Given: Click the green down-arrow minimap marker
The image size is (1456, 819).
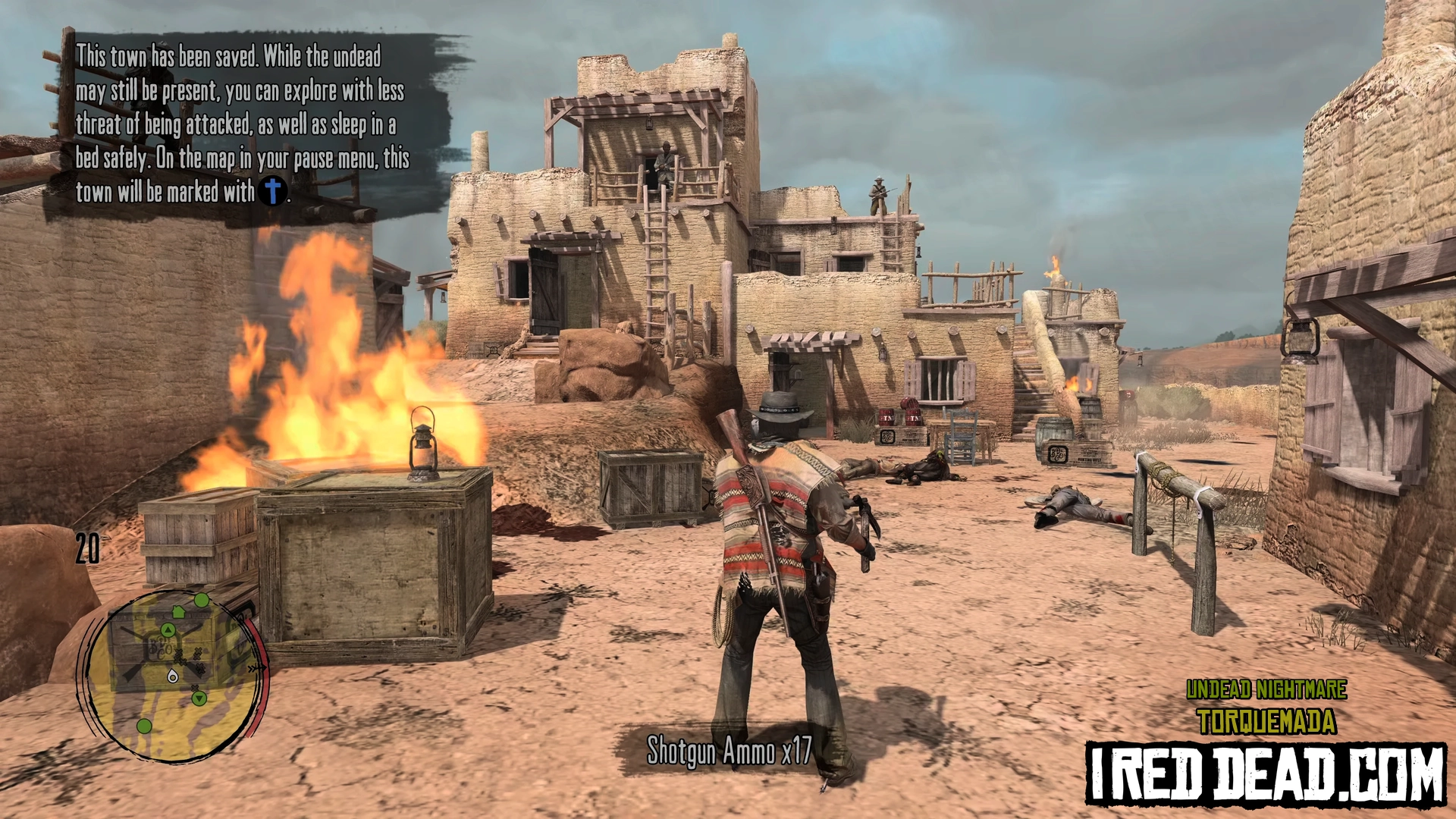Looking at the screenshot, I should pyautogui.click(x=199, y=698).
